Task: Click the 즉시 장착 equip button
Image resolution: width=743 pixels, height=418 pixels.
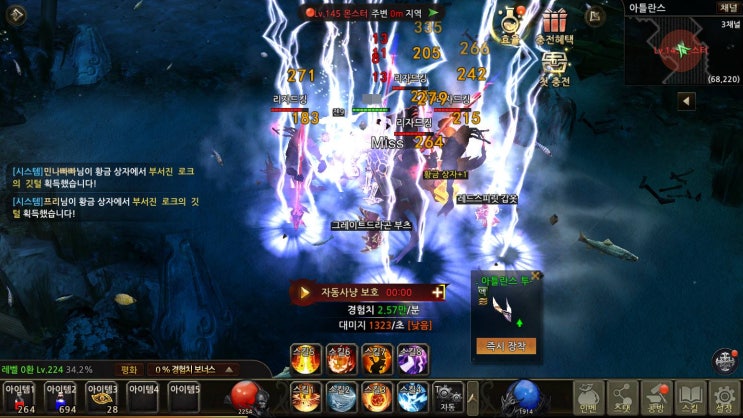Action: [x=506, y=346]
